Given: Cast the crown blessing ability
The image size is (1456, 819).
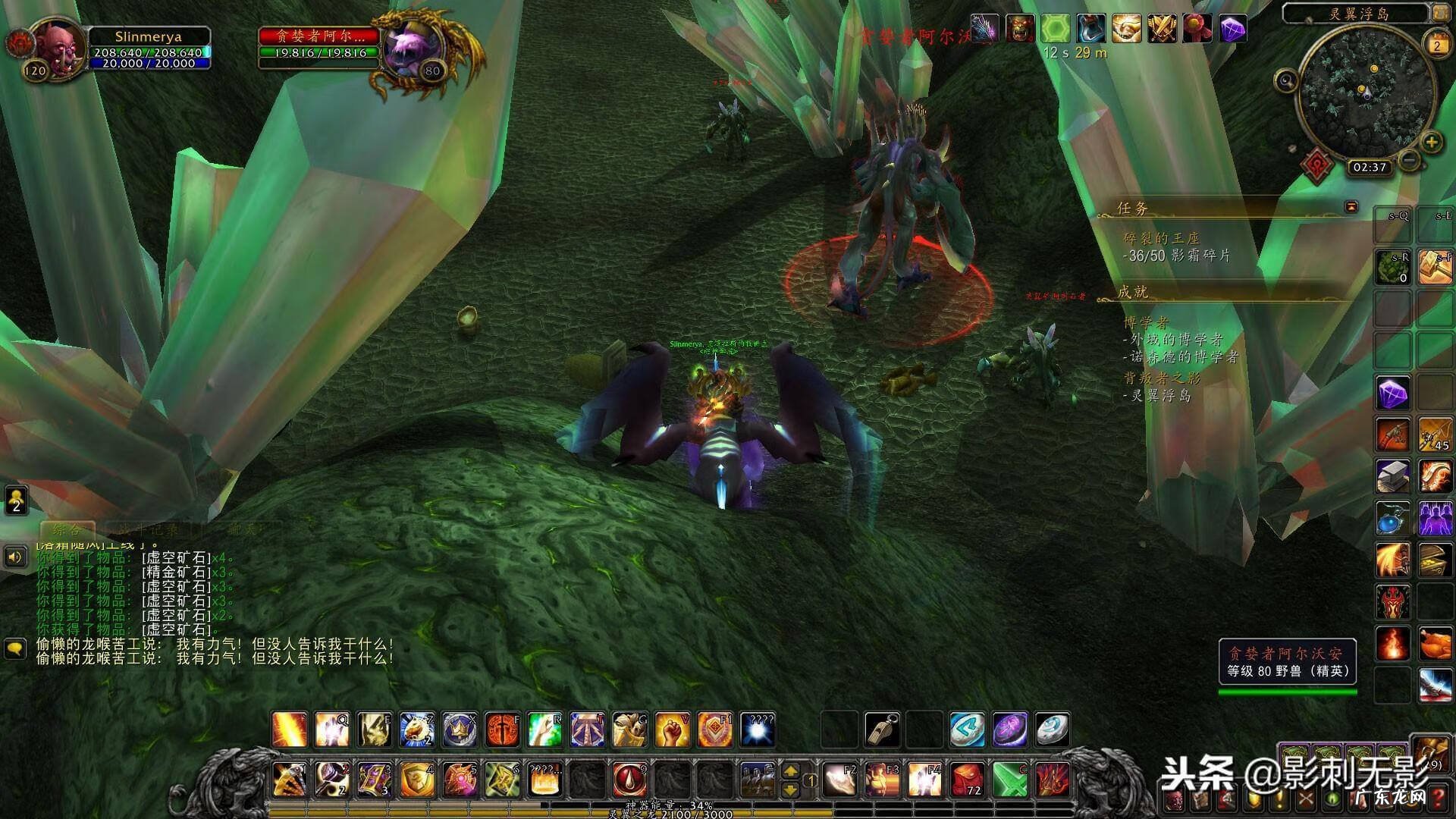Looking at the screenshot, I should (460, 730).
